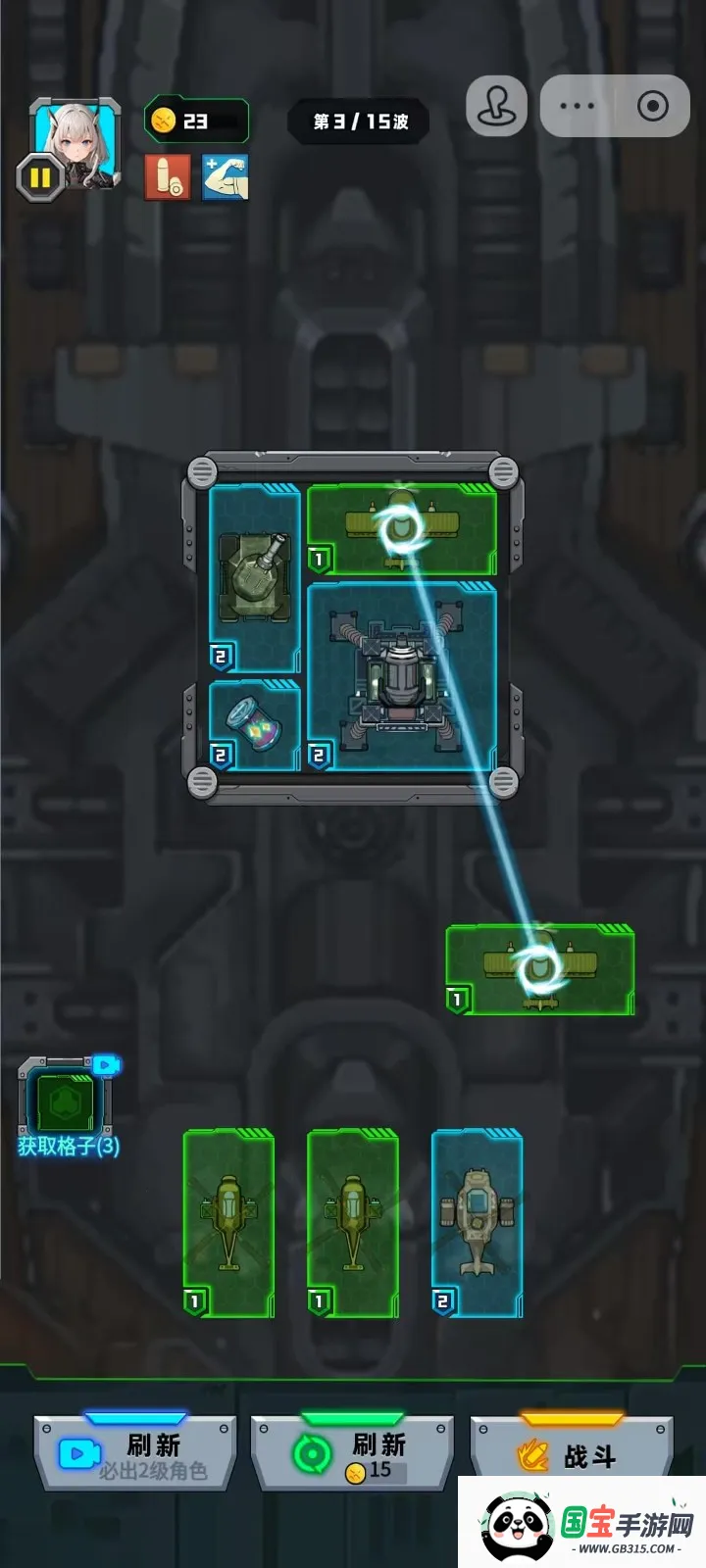Image resolution: width=706 pixels, height=1568 pixels.
Task: Close the mini program with the circle button
Action: tap(652, 106)
